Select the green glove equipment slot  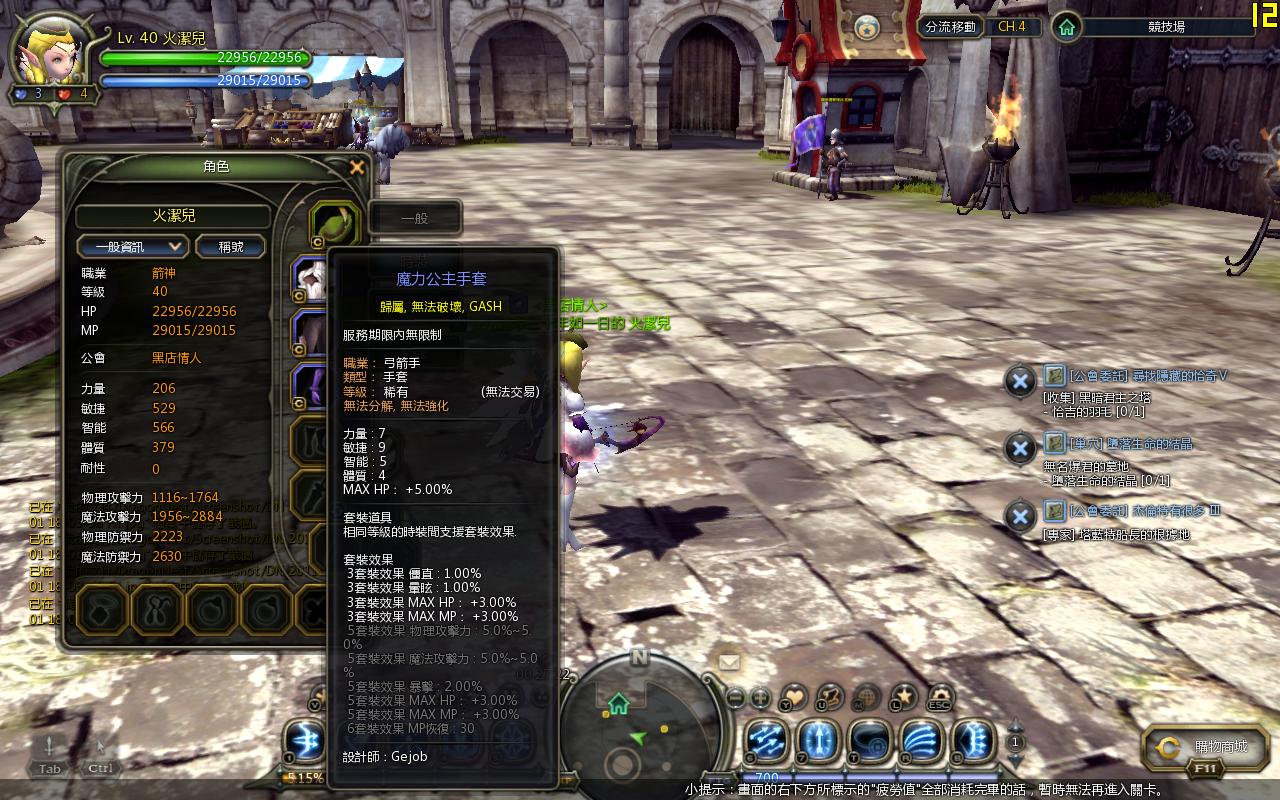[334, 222]
